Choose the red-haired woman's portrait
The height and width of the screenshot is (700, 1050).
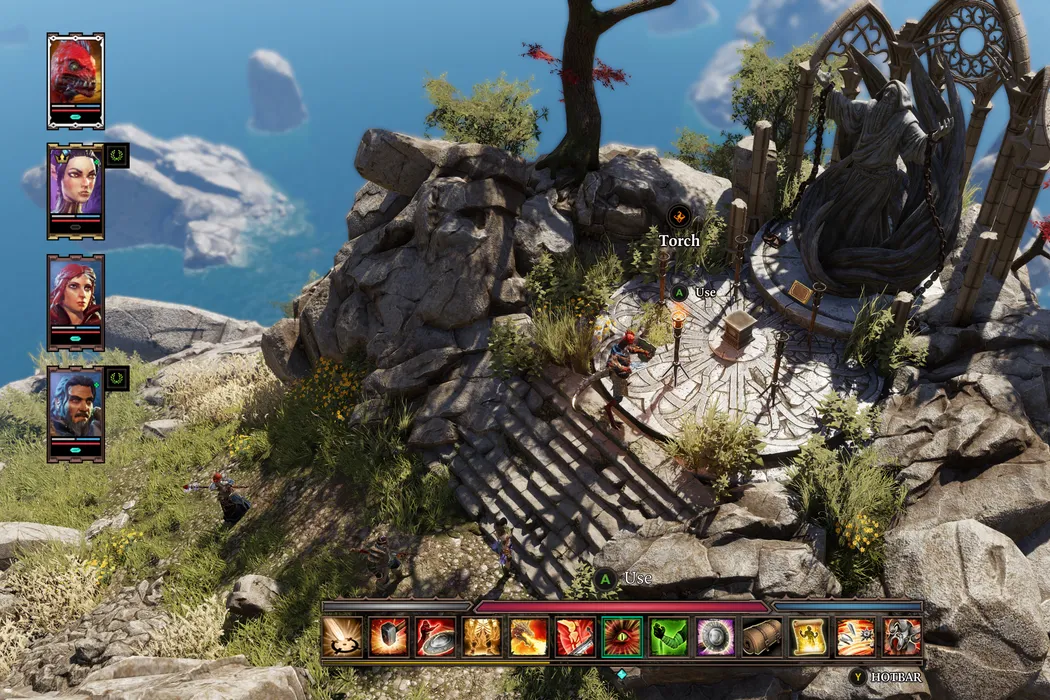coord(75,296)
